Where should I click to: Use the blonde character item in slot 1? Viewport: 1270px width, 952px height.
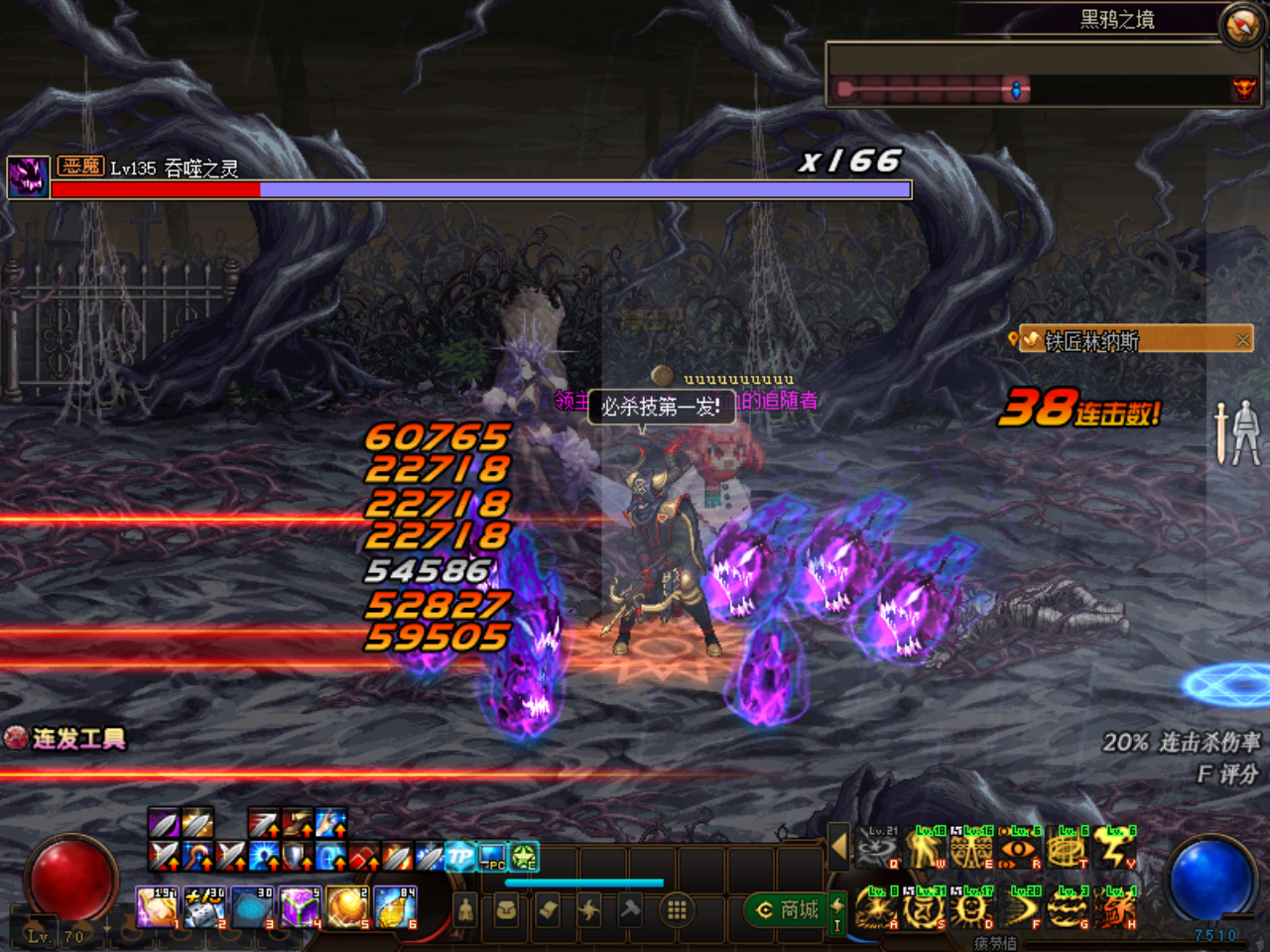click(x=156, y=908)
